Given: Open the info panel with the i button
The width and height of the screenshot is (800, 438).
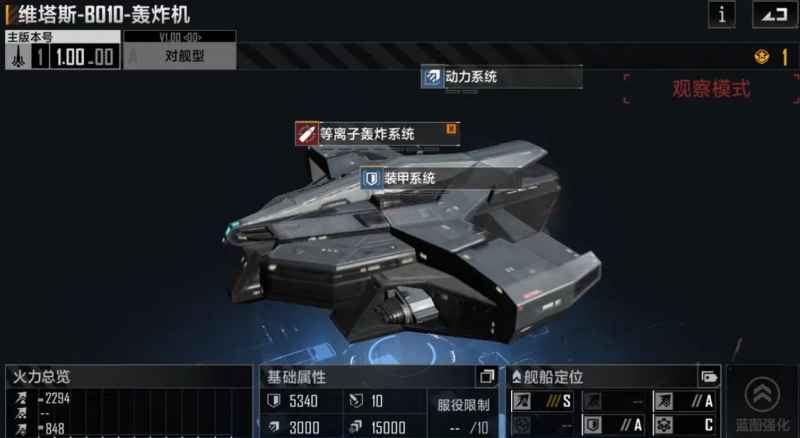Looking at the screenshot, I should [x=721, y=14].
